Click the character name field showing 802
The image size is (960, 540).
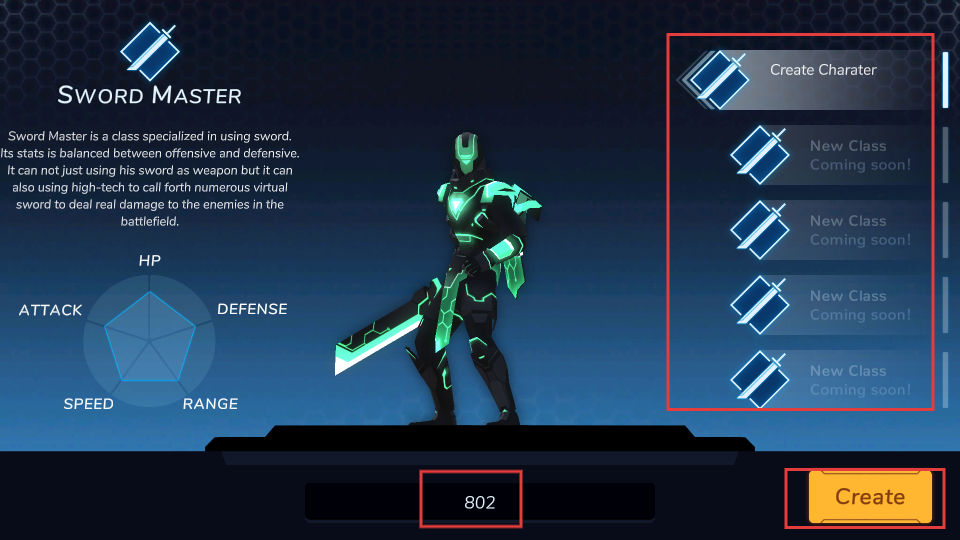(x=480, y=502)
